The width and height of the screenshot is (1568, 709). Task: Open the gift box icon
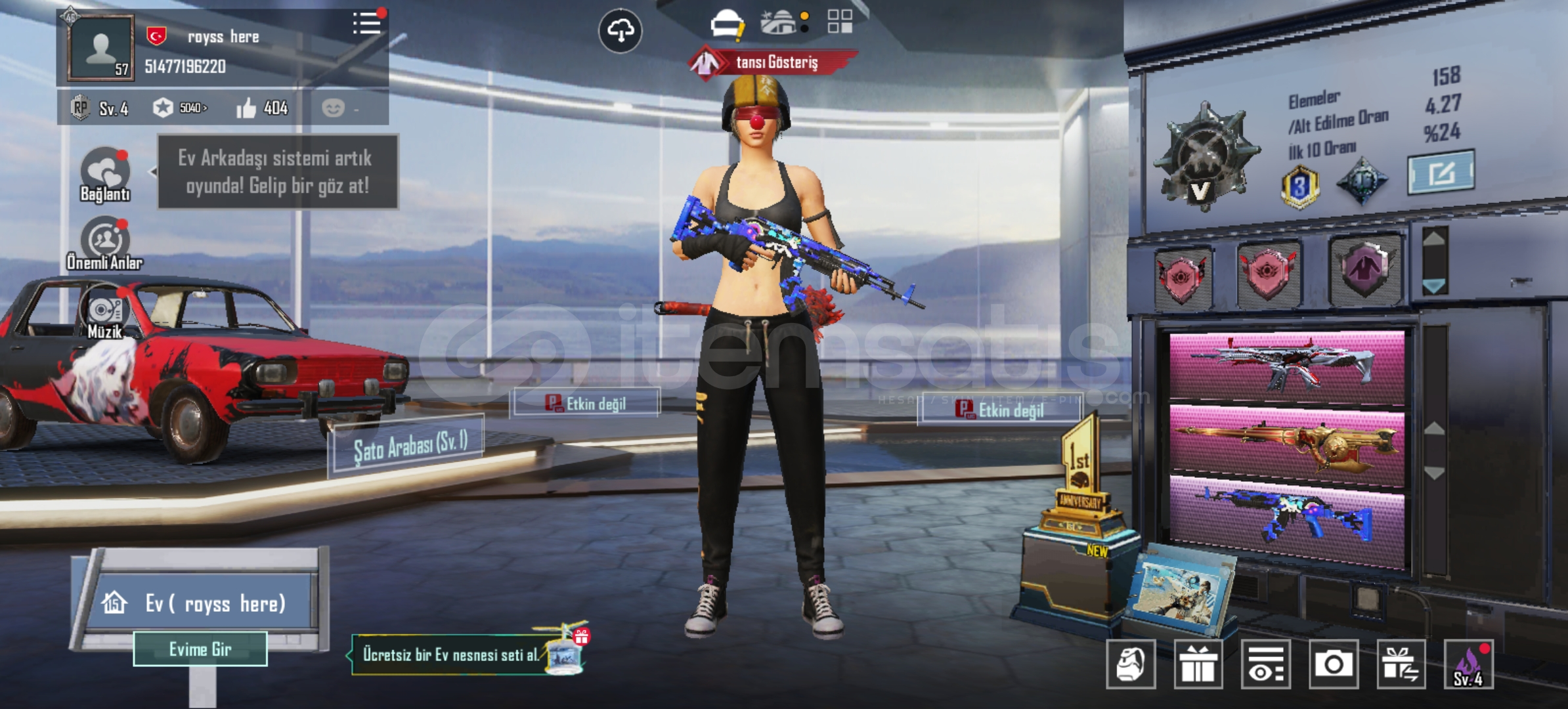tap(1198, 664)
